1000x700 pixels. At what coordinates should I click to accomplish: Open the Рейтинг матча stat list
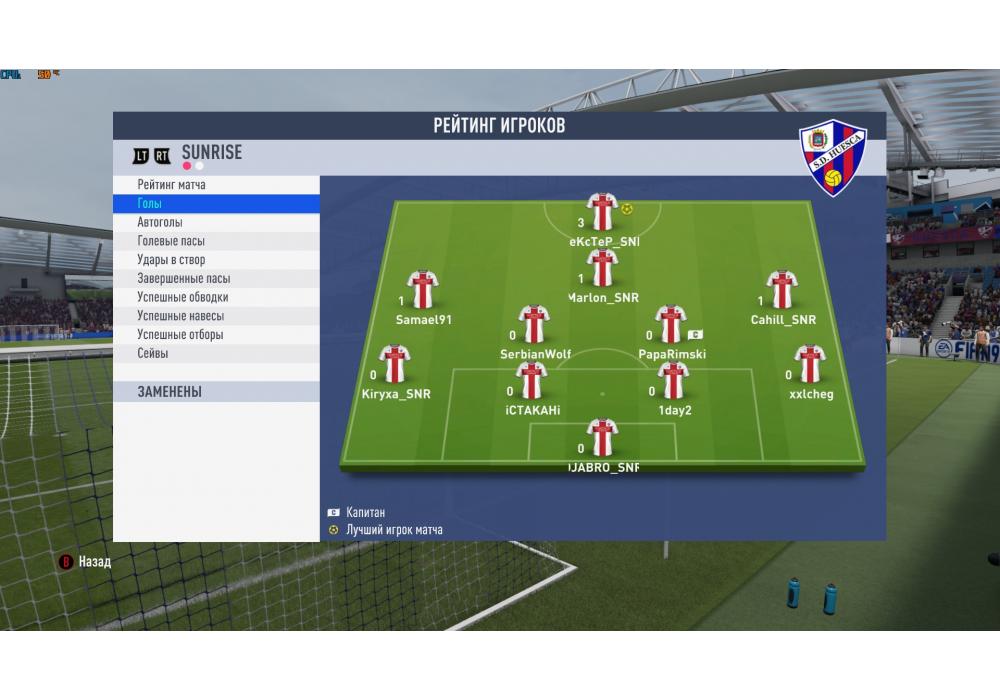tap(171, 185)
